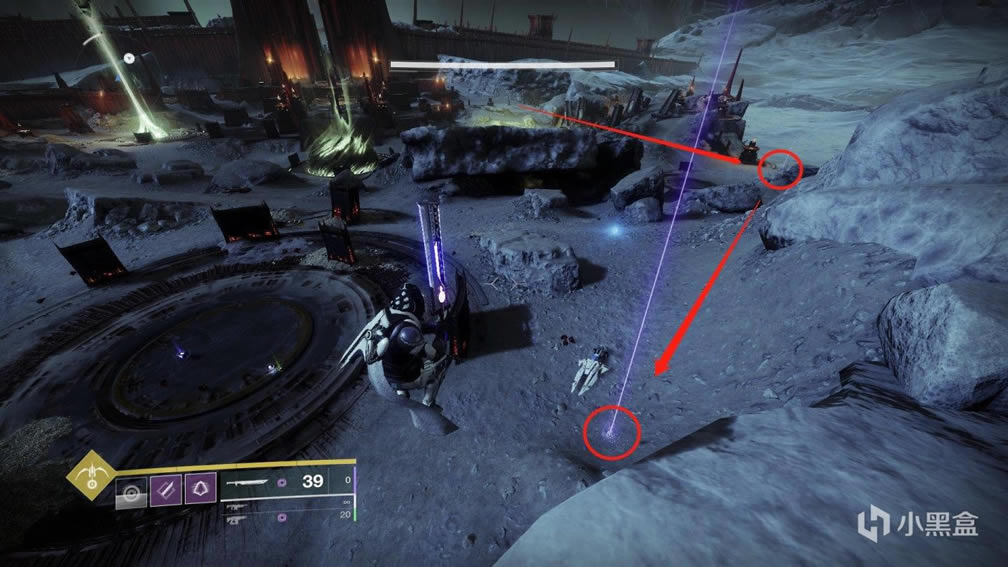
Task: Use the purple melee ability icon
Action: (x=164, y=492)
